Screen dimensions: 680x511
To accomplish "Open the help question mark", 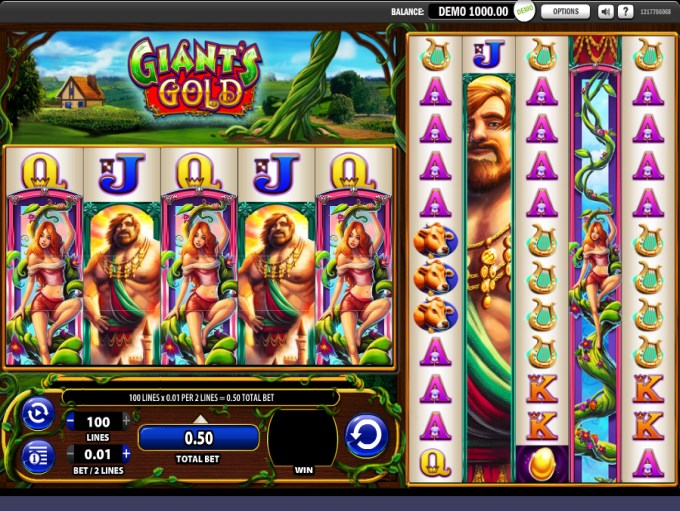I will [x=626, y=12].
